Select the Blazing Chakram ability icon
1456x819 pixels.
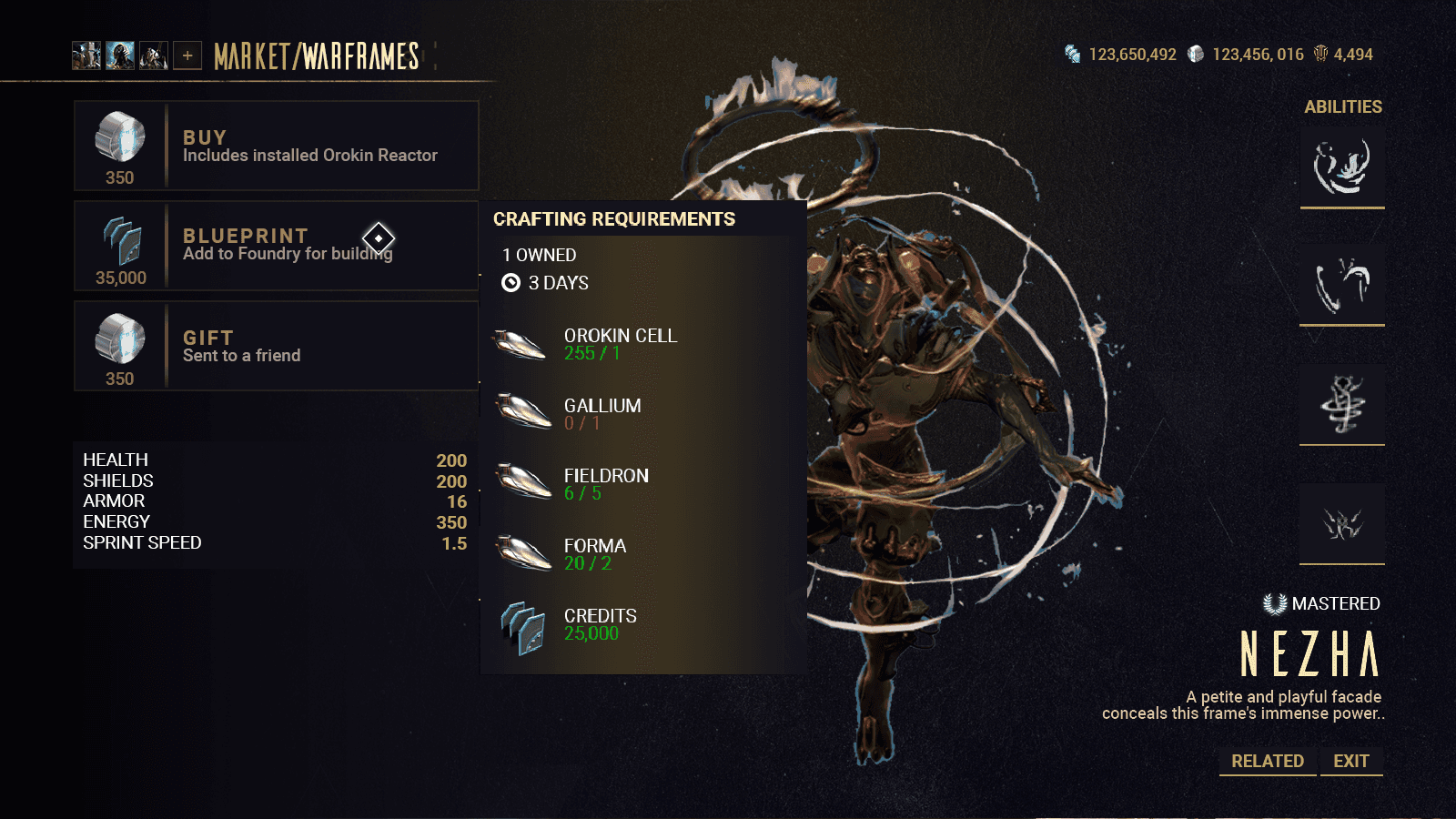(1342, 284)
